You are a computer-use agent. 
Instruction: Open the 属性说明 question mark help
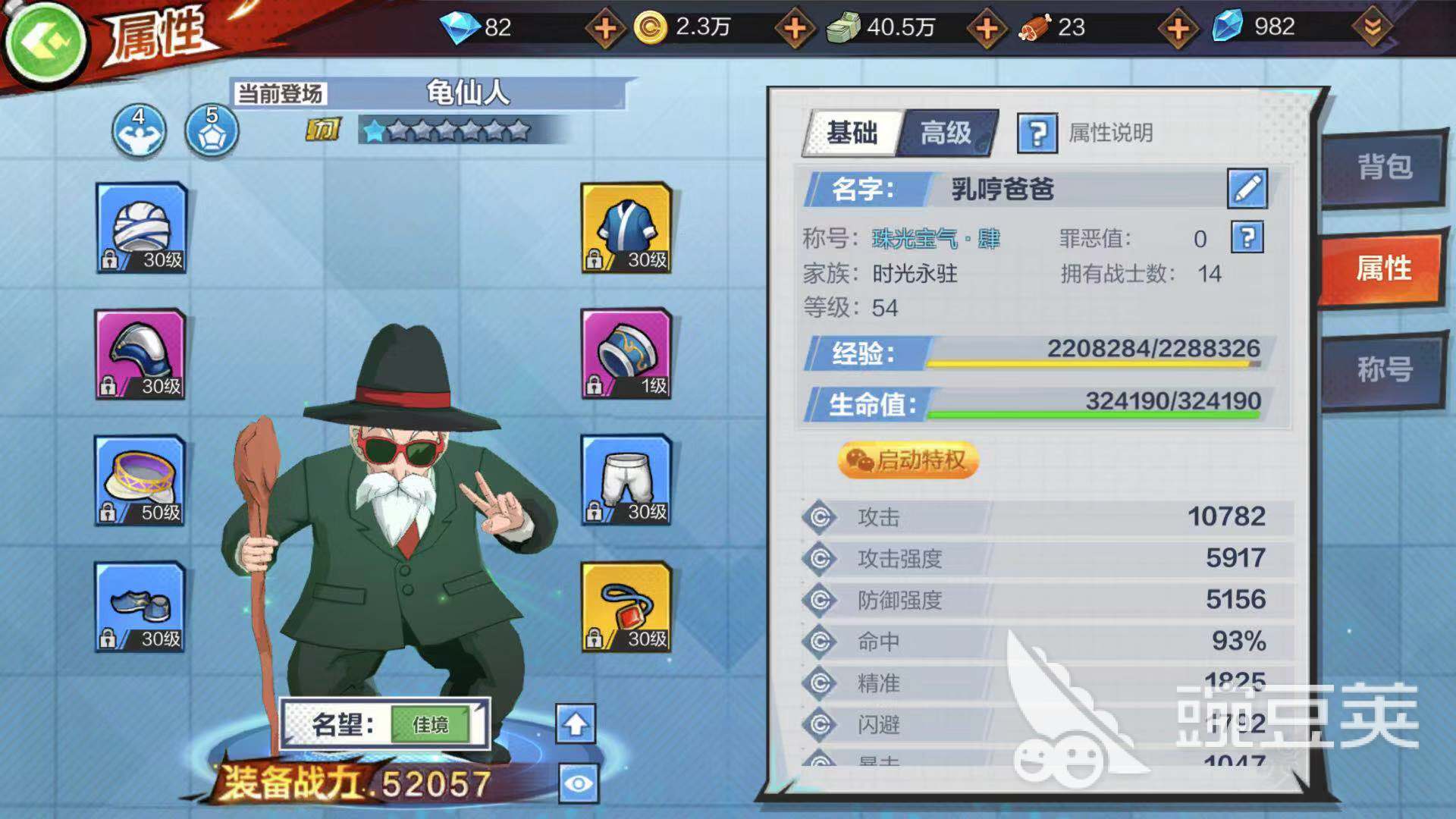(x=1037, y=134)
